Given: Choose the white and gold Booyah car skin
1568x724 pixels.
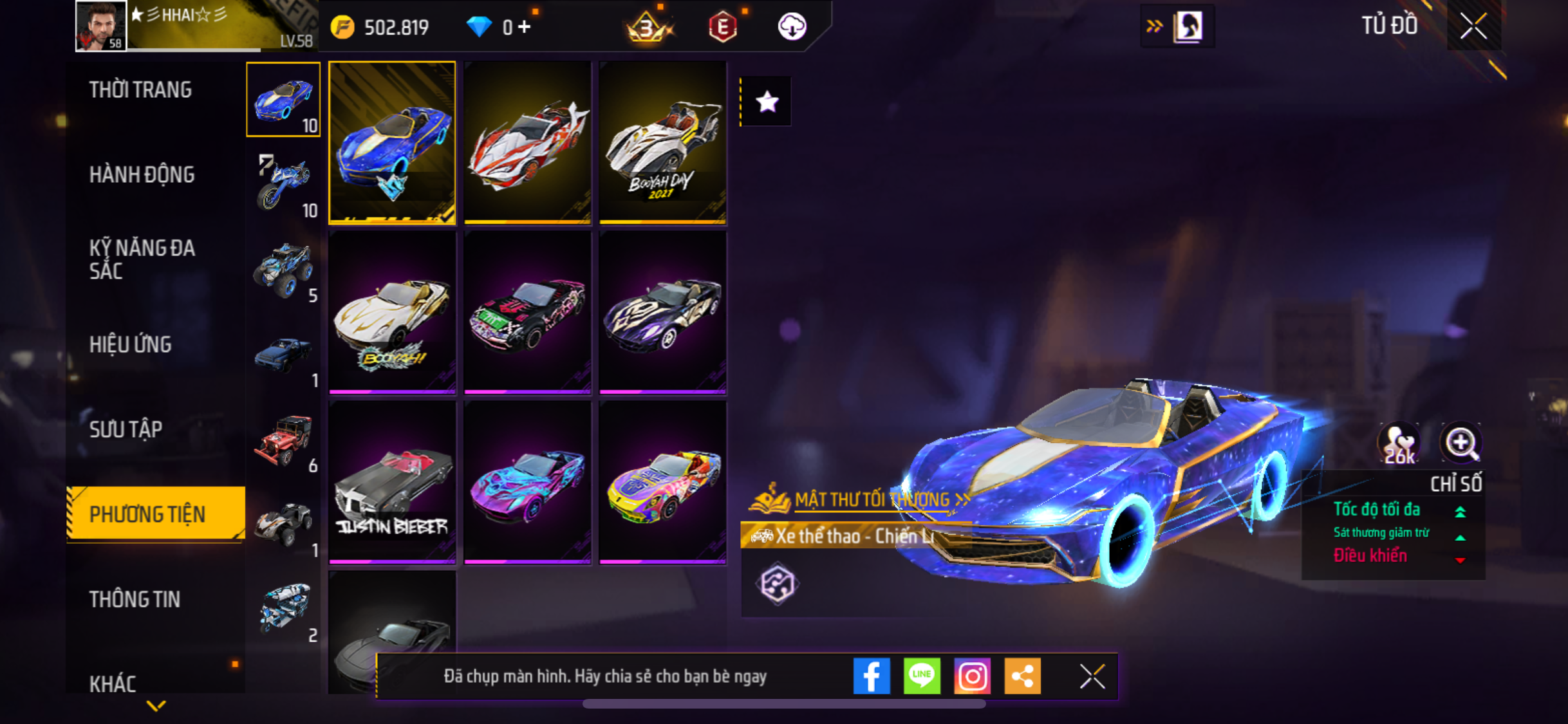Looking at the screenshot, I should (392, 313).
